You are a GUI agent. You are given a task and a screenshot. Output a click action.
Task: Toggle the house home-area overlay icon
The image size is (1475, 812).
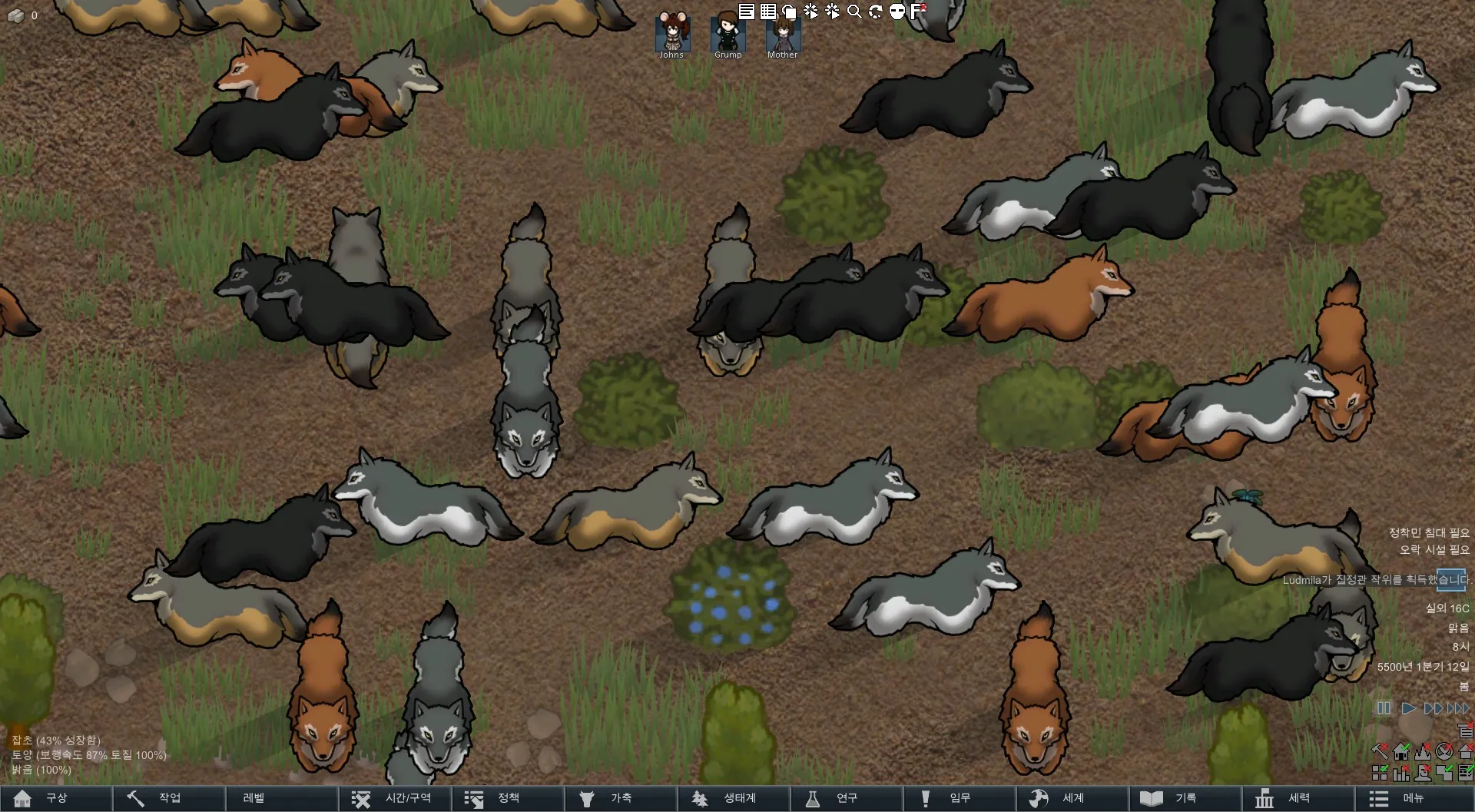coord(1401,751)
